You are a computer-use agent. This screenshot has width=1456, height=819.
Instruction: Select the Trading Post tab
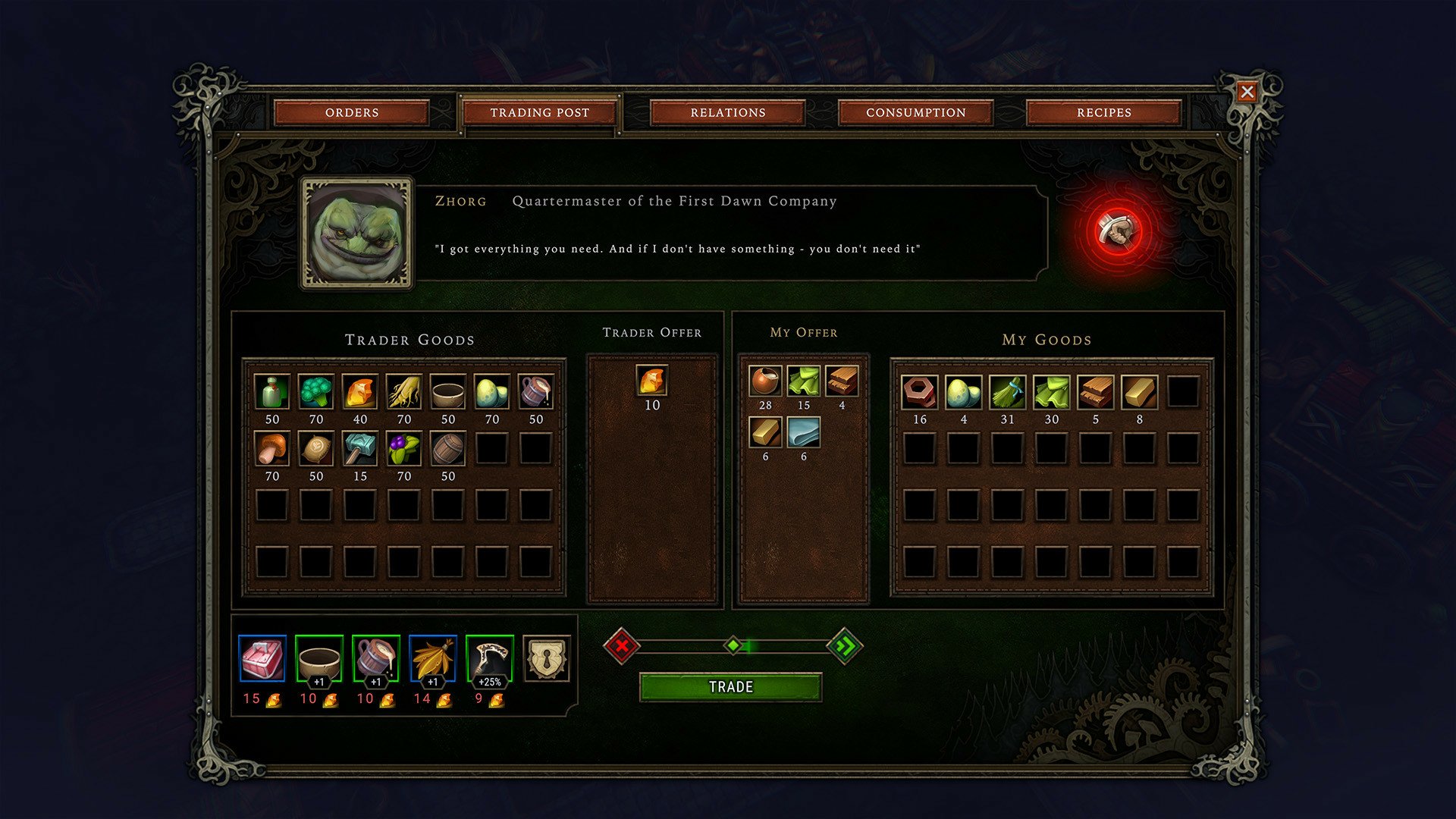tap(539, 112)
